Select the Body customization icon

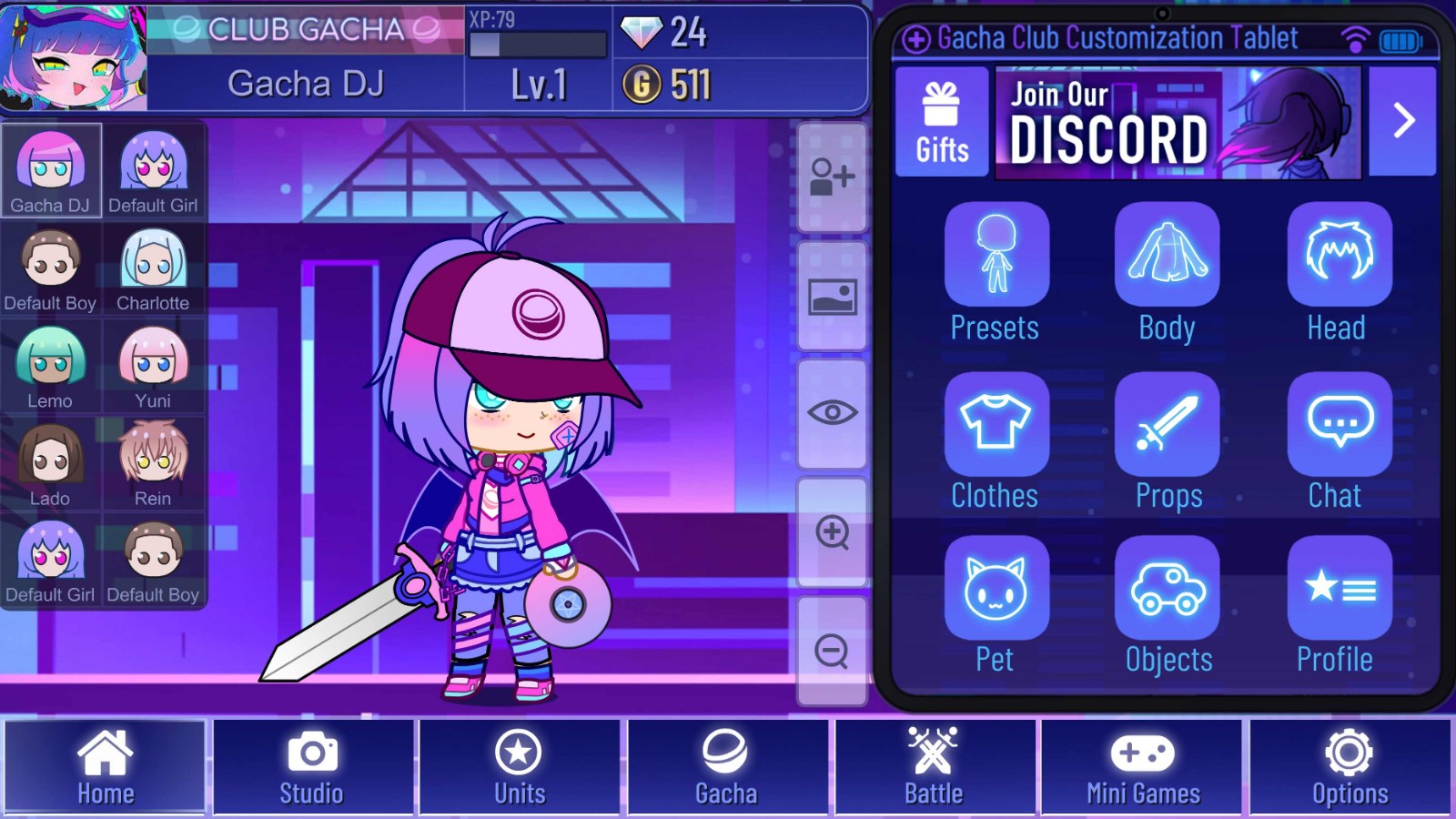[x=1168, y=255]
